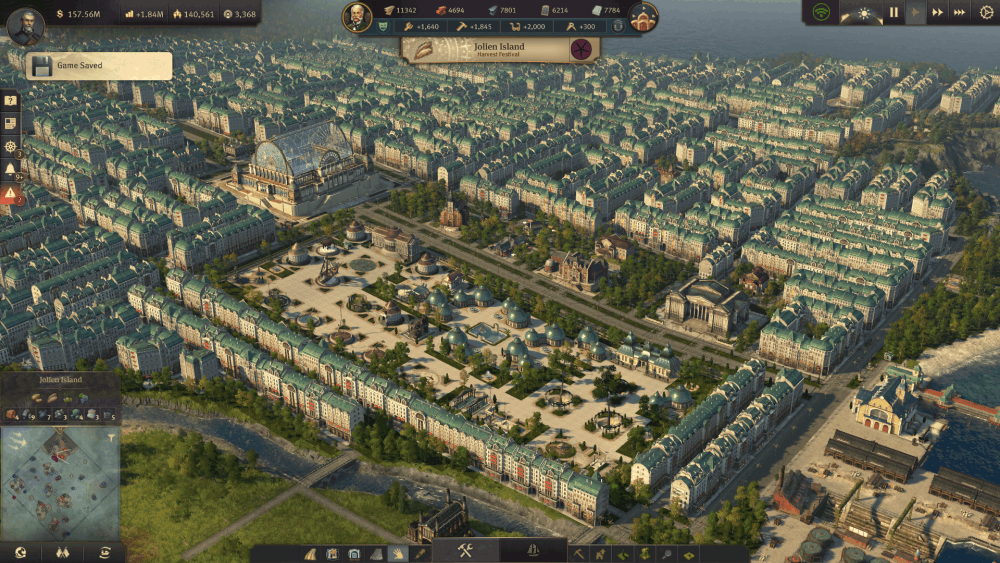Pause the game
This screenshot has width=1000, height=563.
point(894,13)
